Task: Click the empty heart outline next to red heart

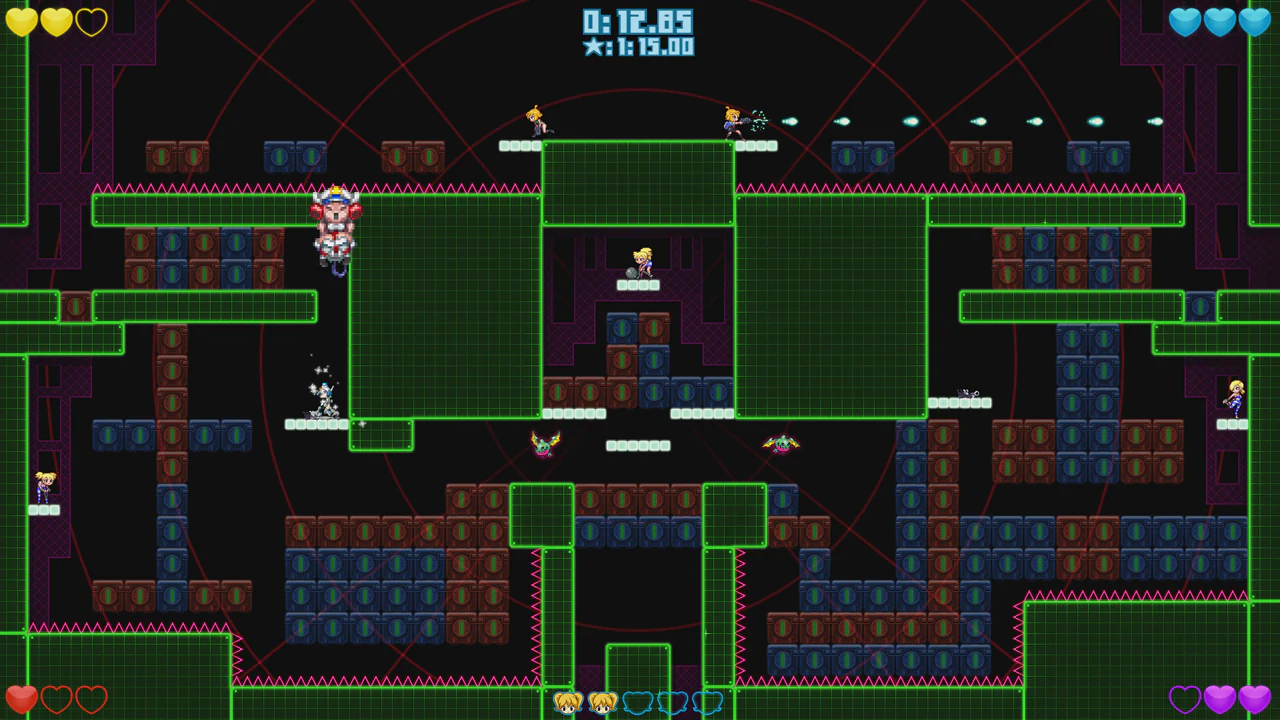Action: pyautogui.click(x=57, y=698)
